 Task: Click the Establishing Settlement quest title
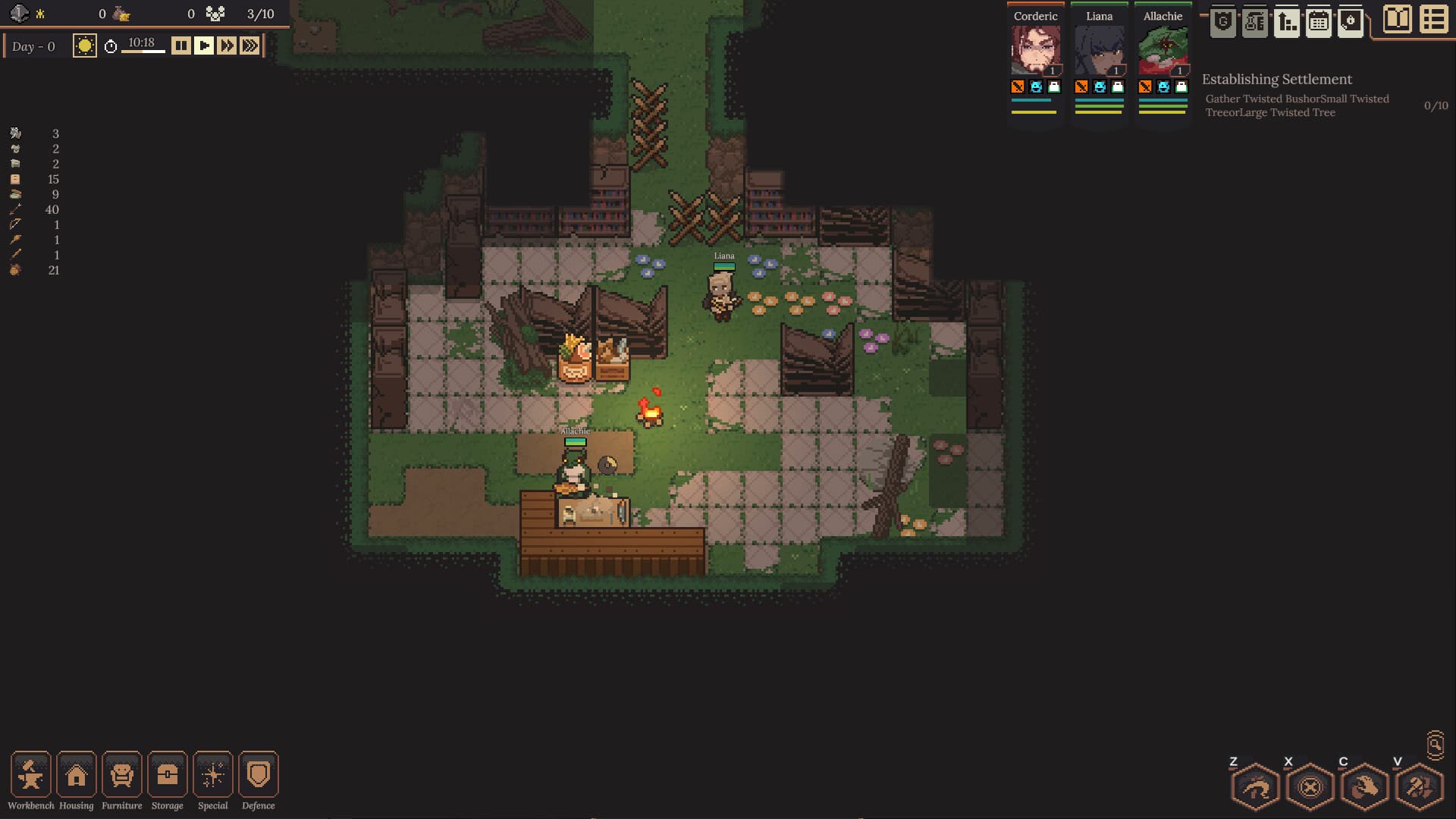pos(1276,79)
